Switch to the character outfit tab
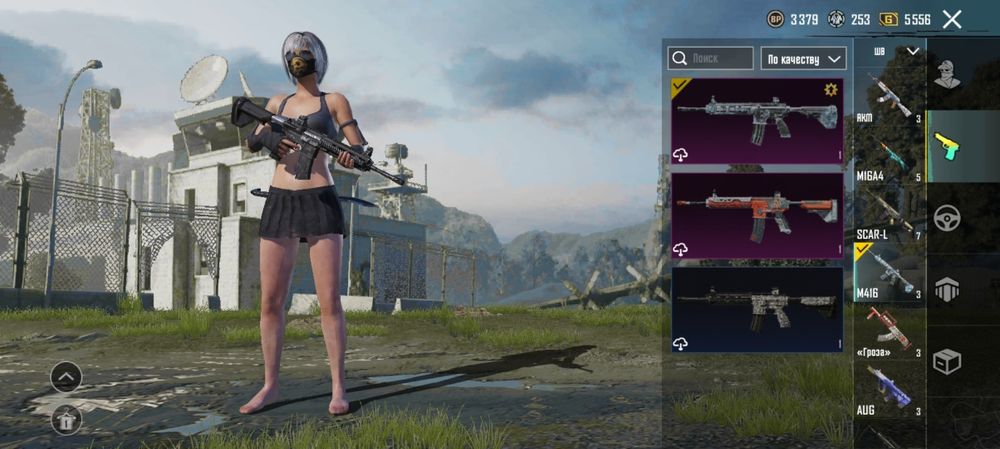The width and height of the screenshot is (1000, 449). tap(947, 73)
